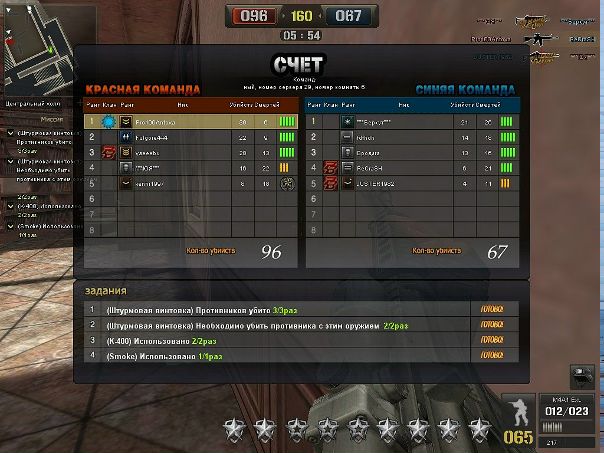
Task: Click the Задания section heading
Action: (x=105, y=290)
